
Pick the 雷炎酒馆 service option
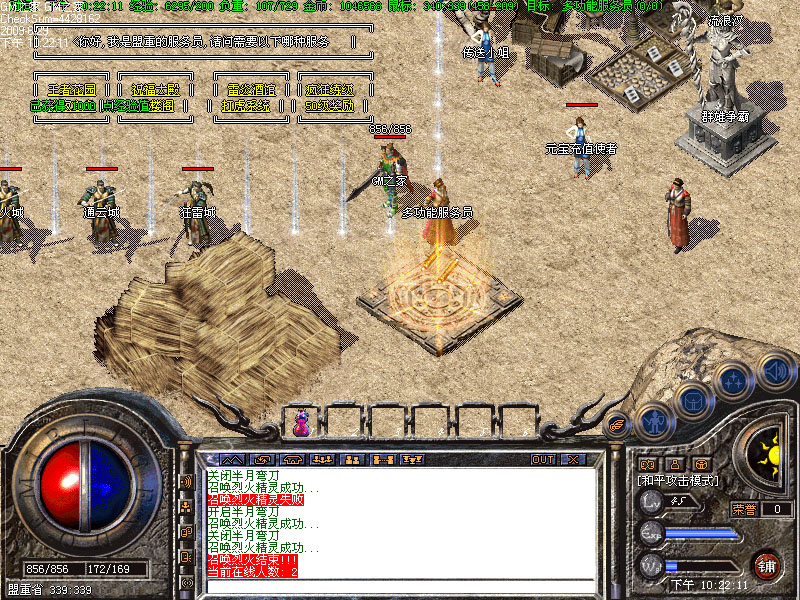pyautogui.click(x=251, y=89)
